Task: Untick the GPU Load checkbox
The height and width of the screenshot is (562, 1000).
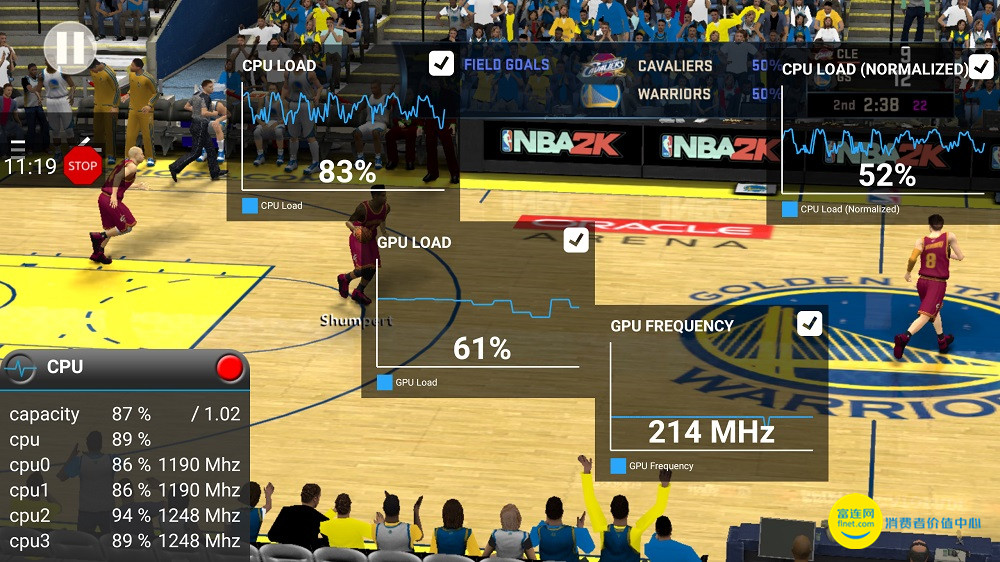Action: 576,240
